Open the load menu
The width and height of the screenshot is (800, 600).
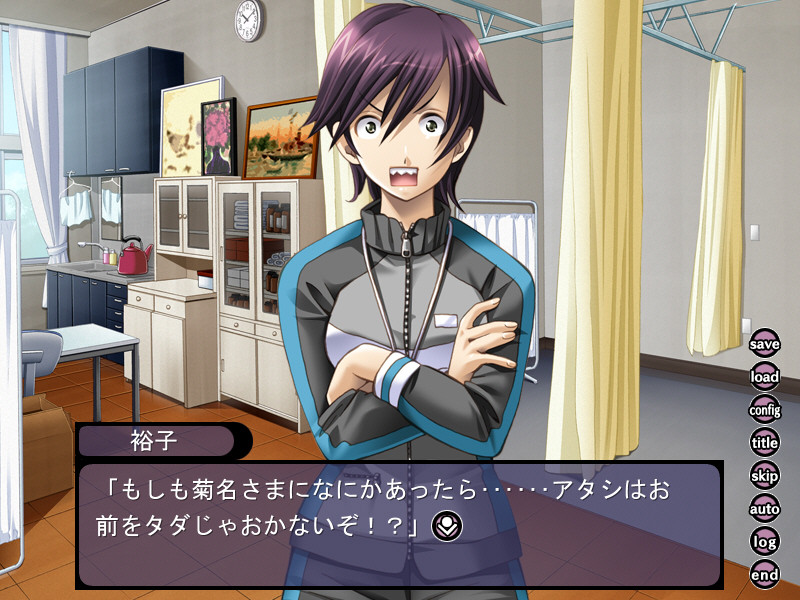(x=765, y=377)
